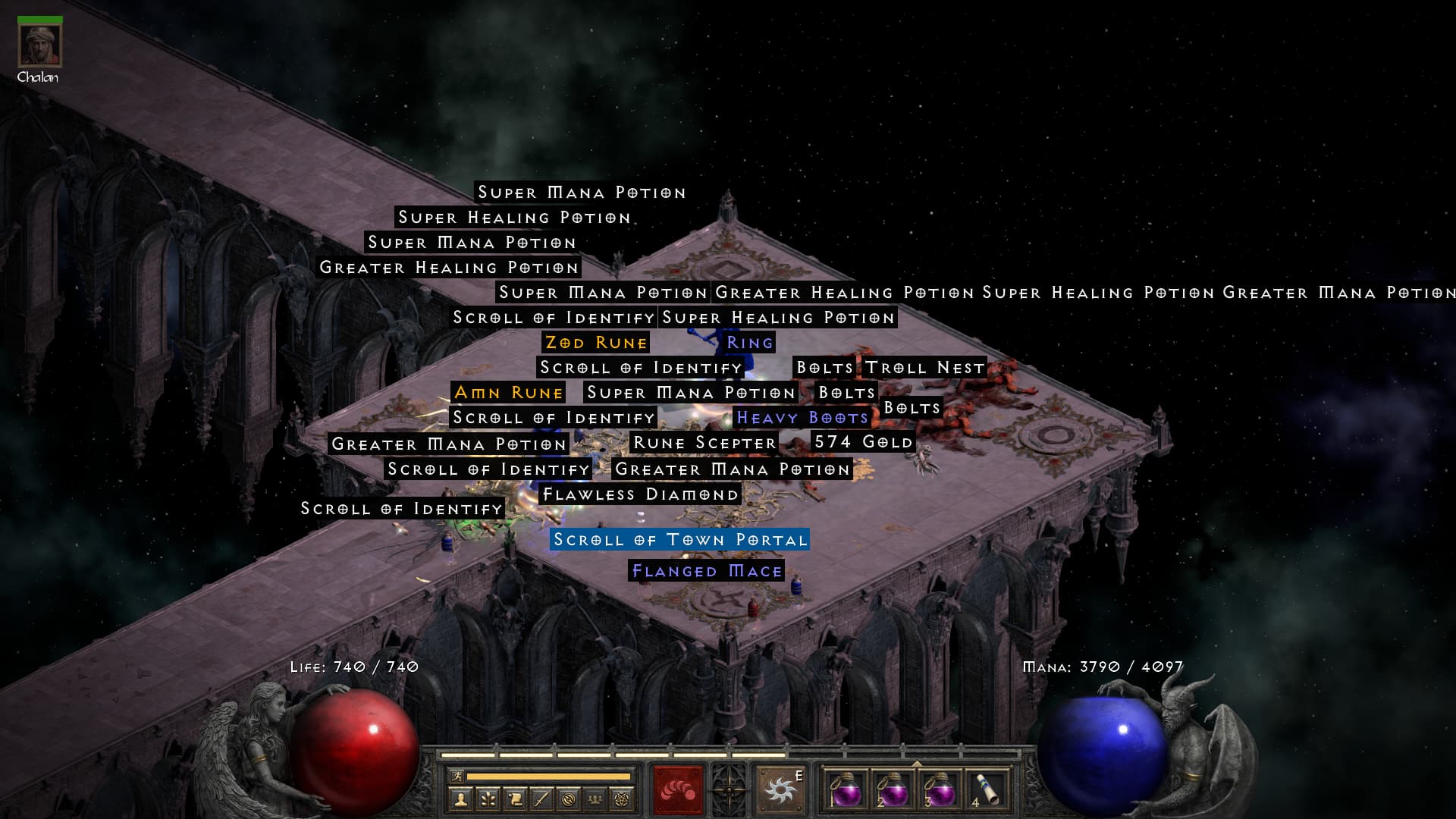Collect the 574 Gold label
Screen dimensions: 1456x819
(863, 442)
